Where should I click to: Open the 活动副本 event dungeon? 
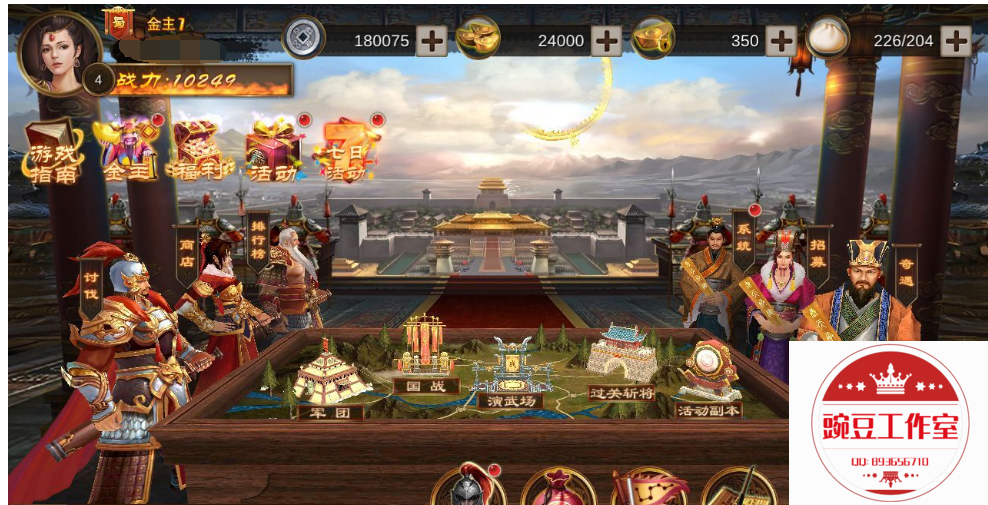tap(708, 383)
